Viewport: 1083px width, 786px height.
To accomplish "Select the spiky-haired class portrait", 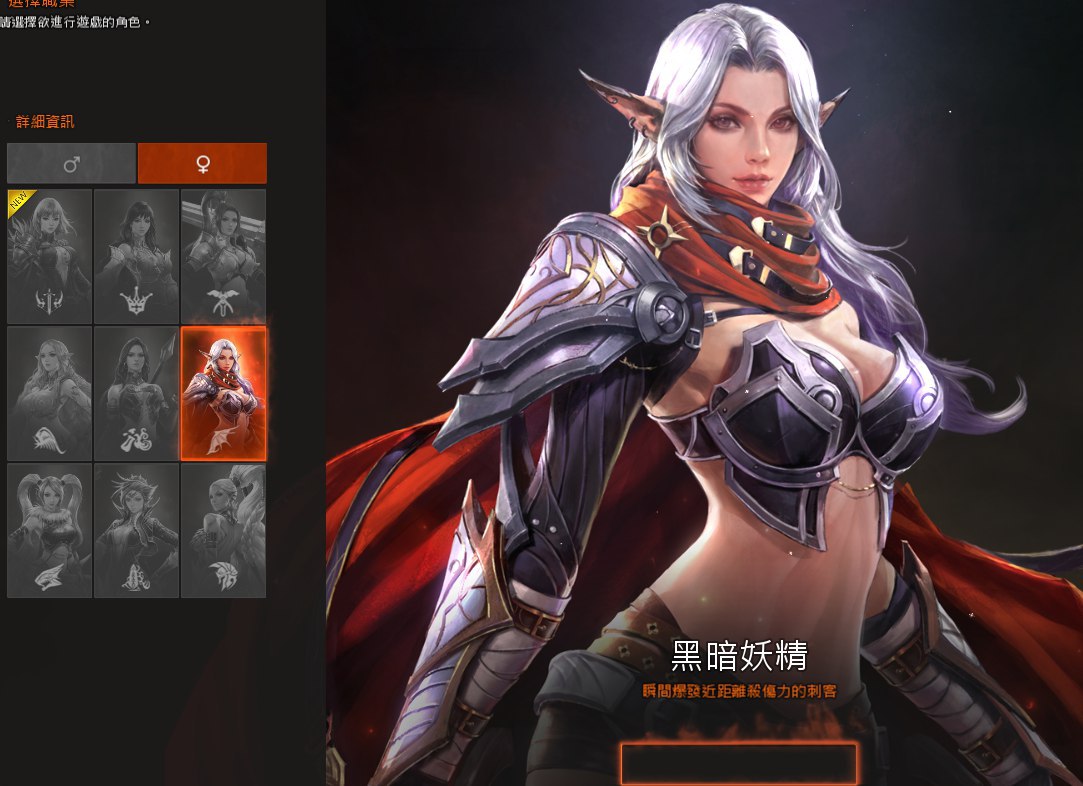I will coord(136,530).
